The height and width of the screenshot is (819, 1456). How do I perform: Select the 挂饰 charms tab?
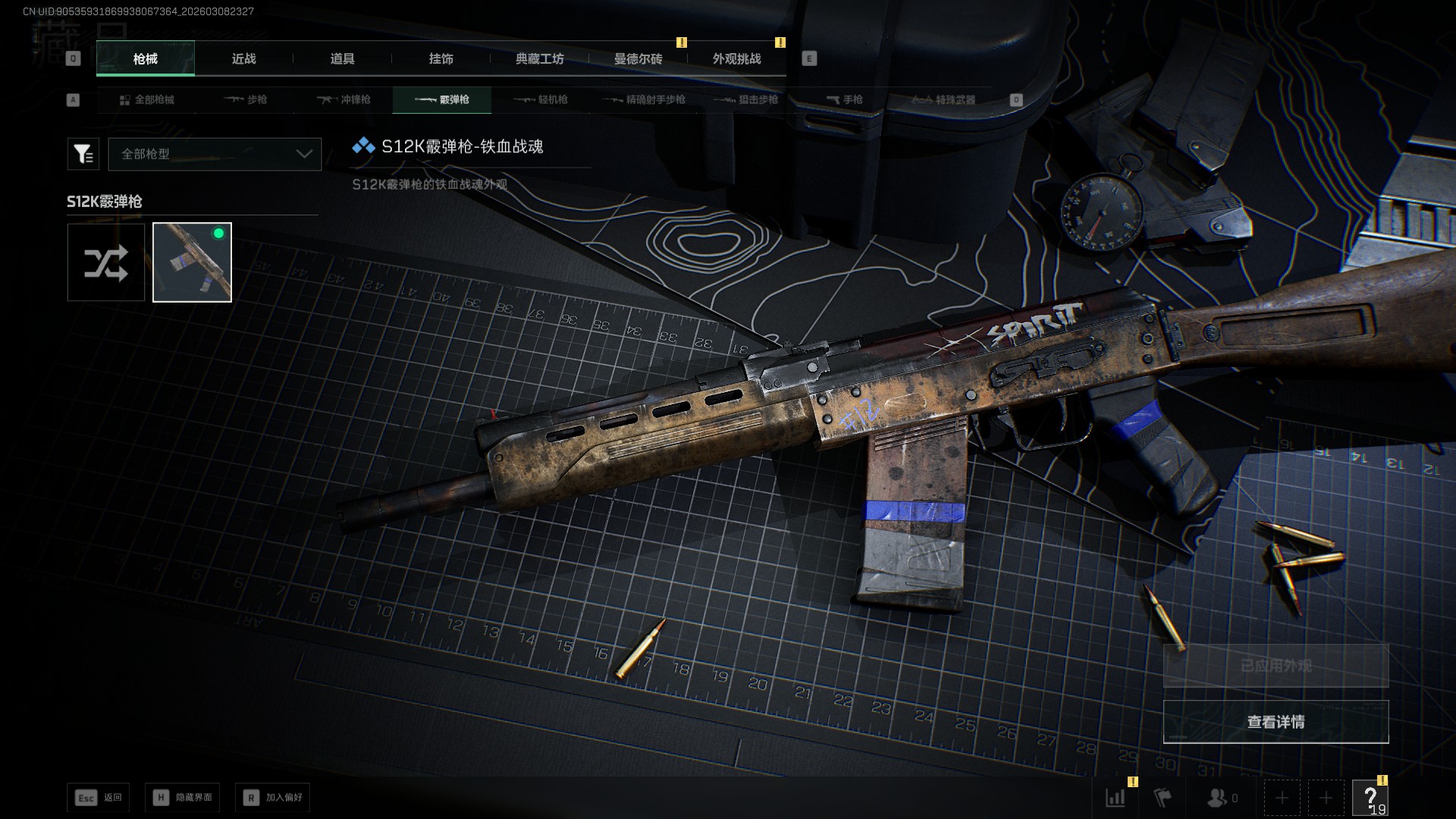coord(441,59)
